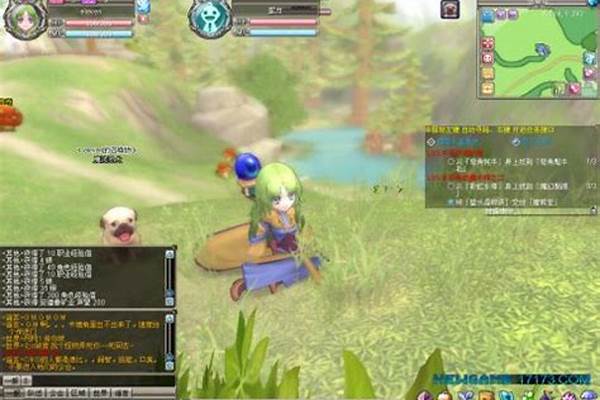
Task: Click the pink heart button on minimap's edge
Action: (576, 89)
